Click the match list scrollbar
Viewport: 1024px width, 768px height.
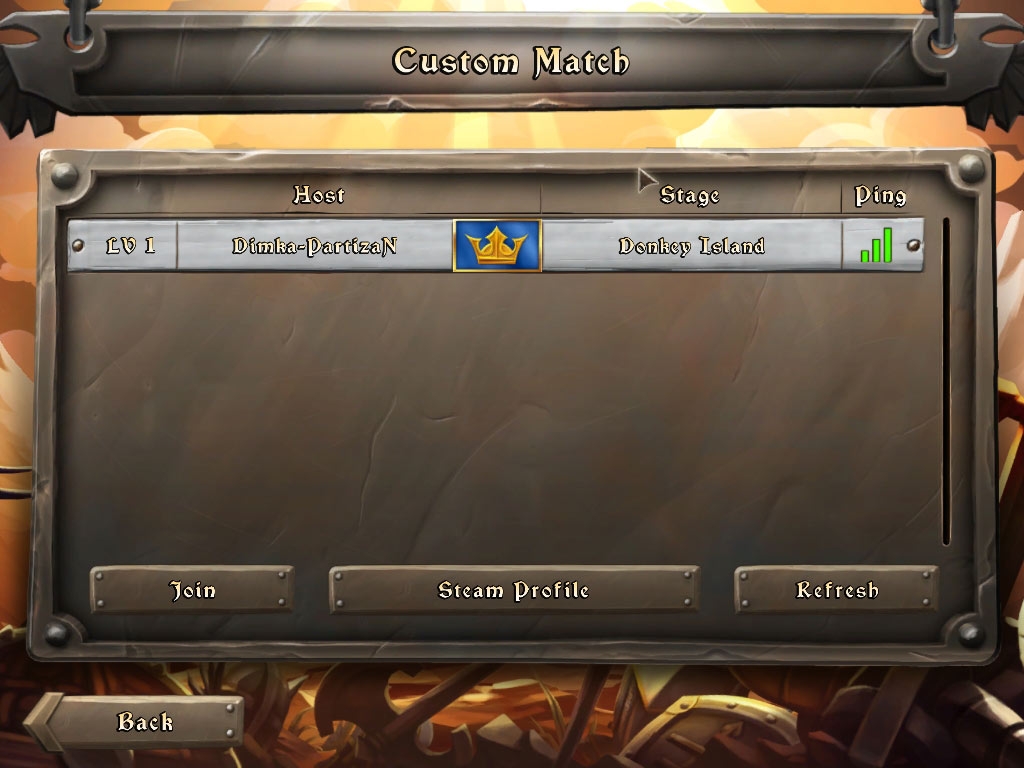(946, 380)
